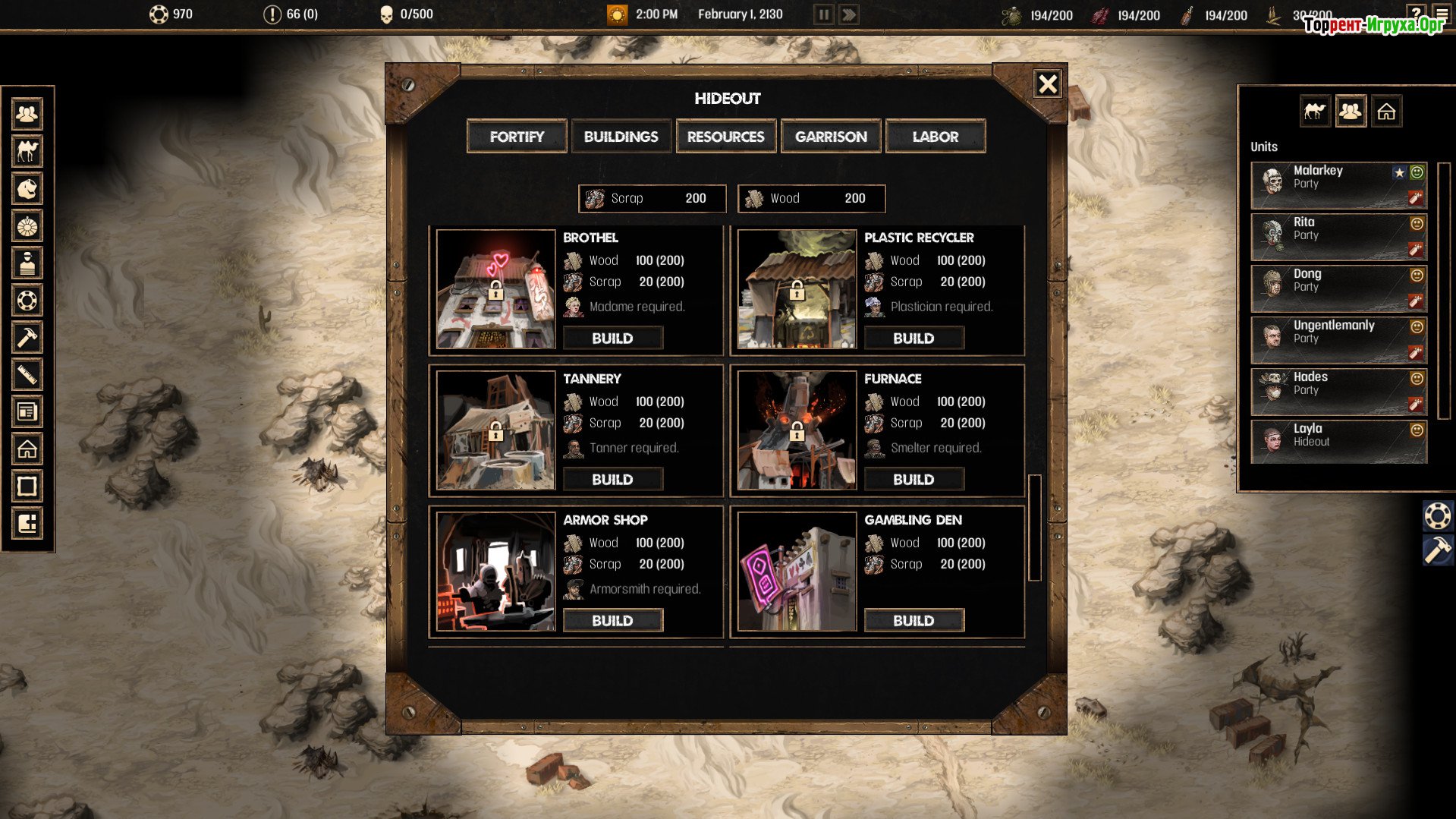Build the Brothel
Screen dimensions: 1456x819
coord(612,339)
